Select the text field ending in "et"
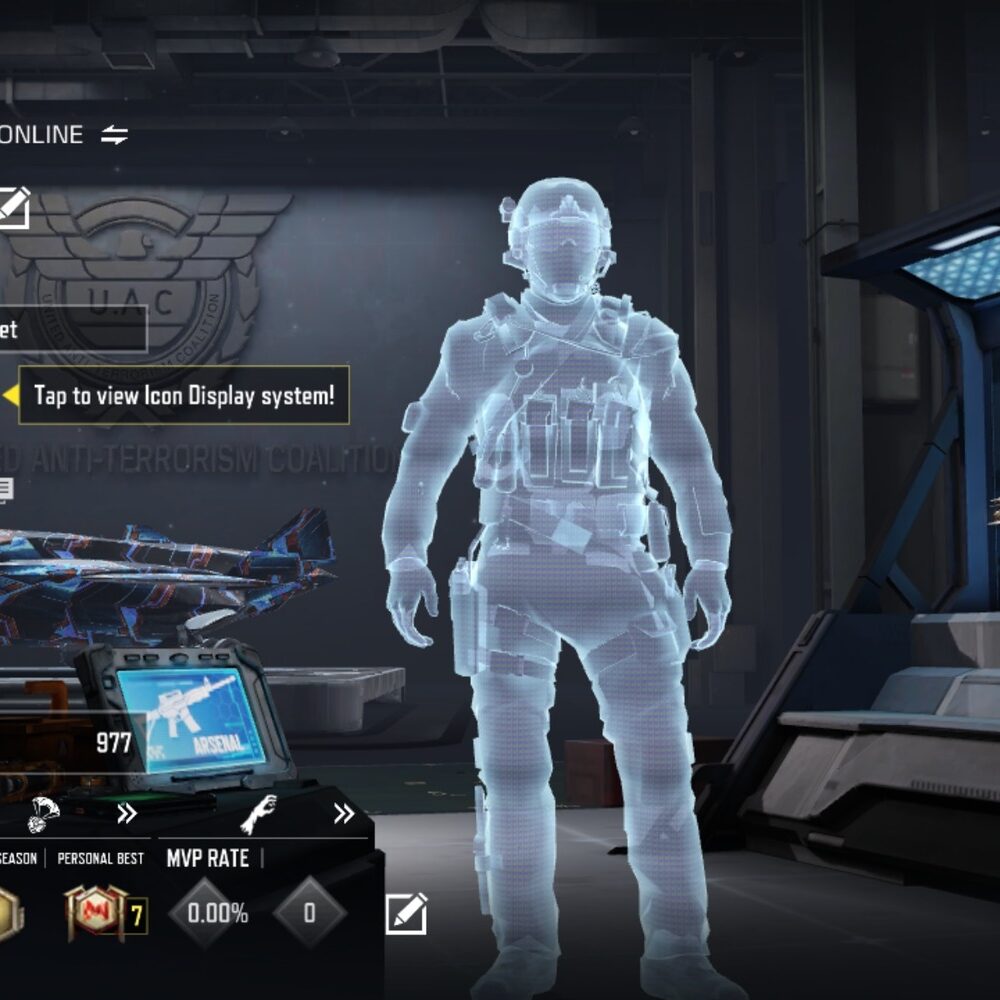The image size is (1000, 1000). pos(72,329)
